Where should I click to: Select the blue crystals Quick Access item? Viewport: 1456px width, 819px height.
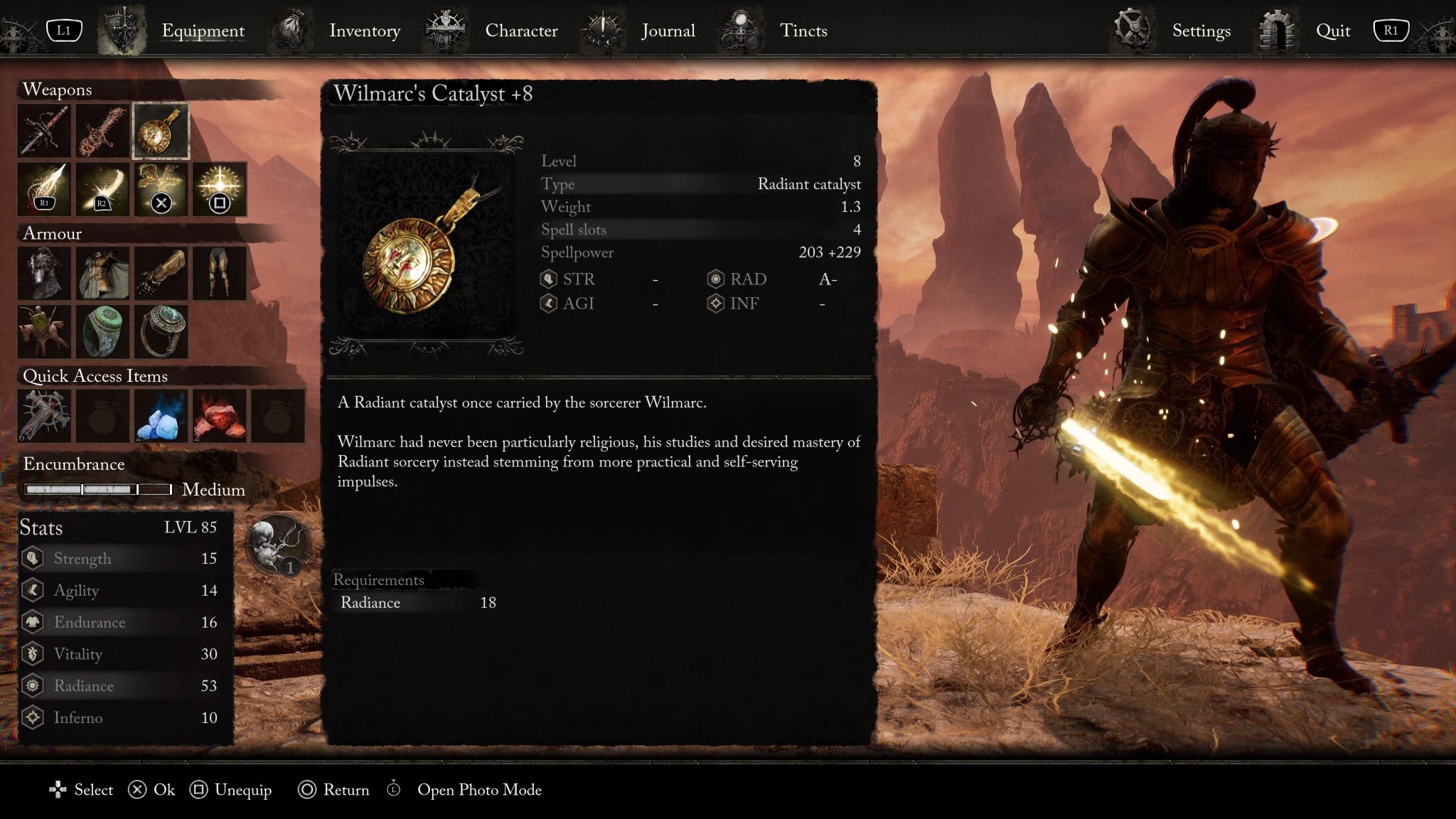point(161,416)
